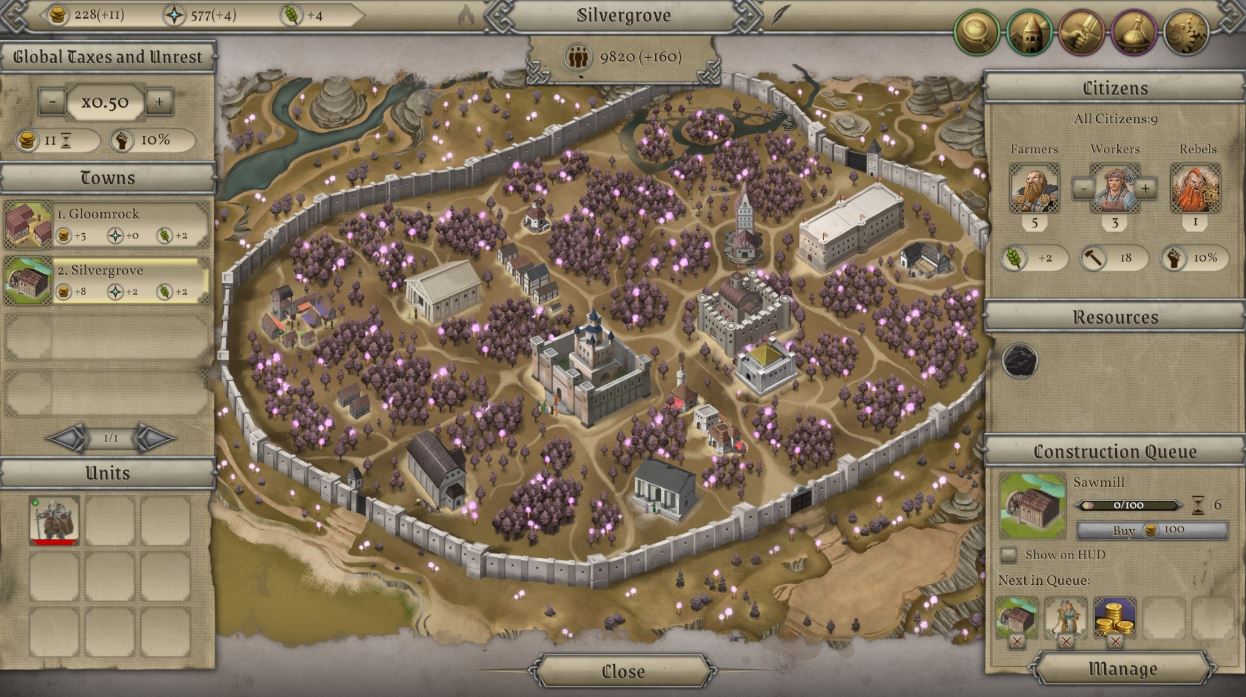
Task: Close the town view
Action: tap(623, 671)
